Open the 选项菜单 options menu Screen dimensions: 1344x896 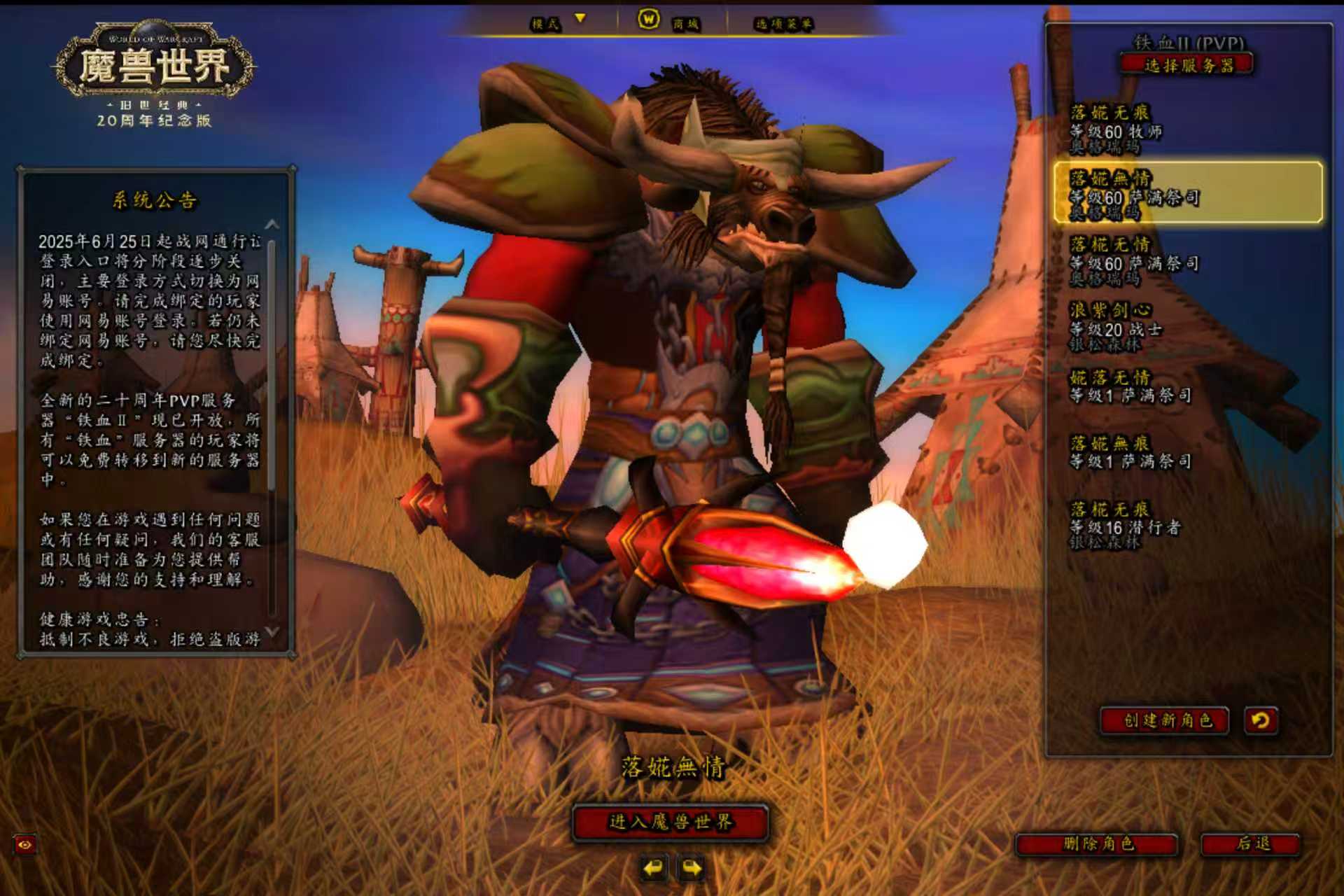pos(783,24)
